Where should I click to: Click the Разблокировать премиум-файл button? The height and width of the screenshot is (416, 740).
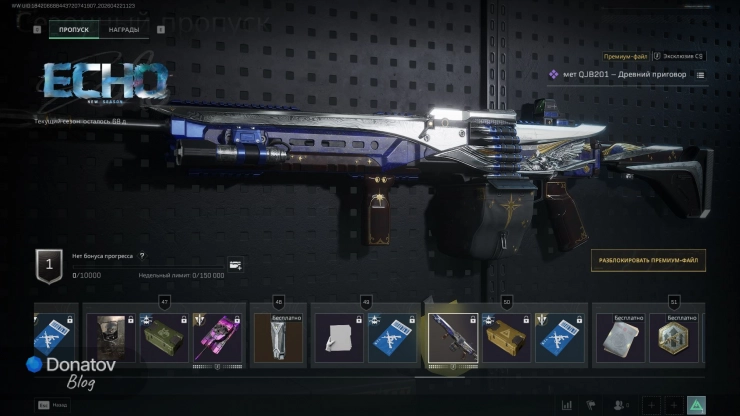(648, 260)
